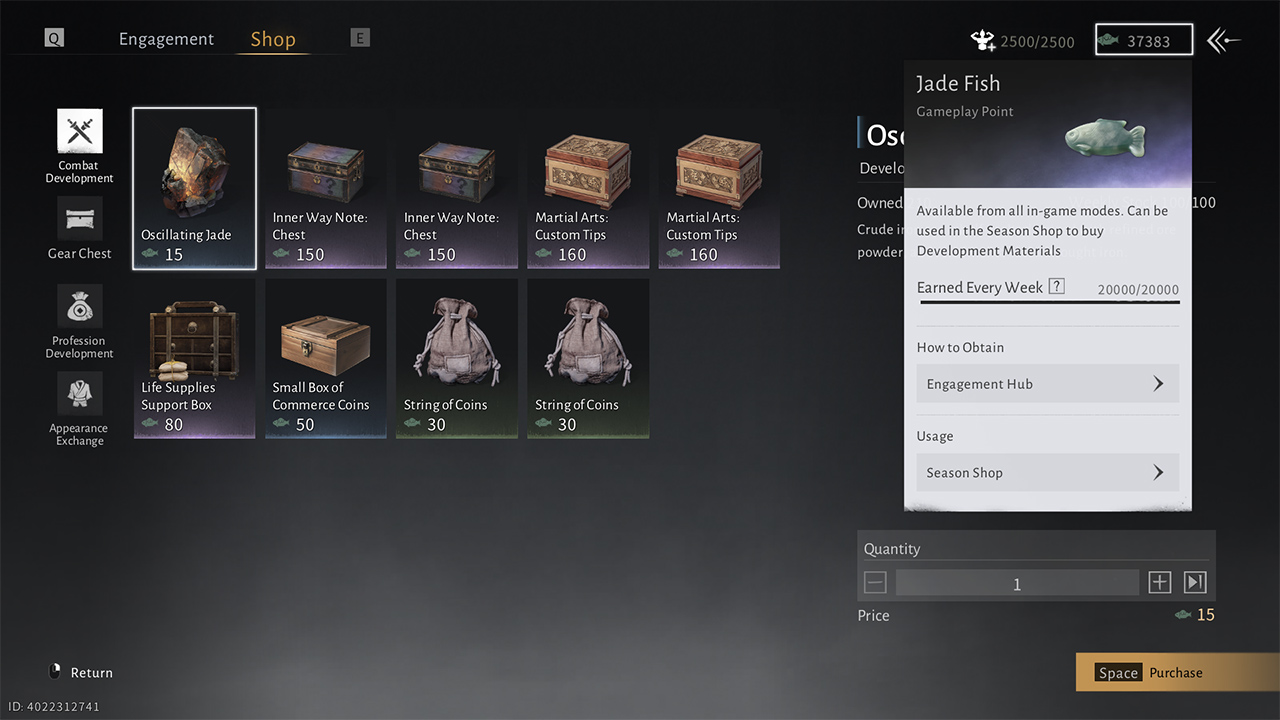Screen dimensions: 1280x720
Task: Select the Oscillating Jade item
Action: point(194,188)
